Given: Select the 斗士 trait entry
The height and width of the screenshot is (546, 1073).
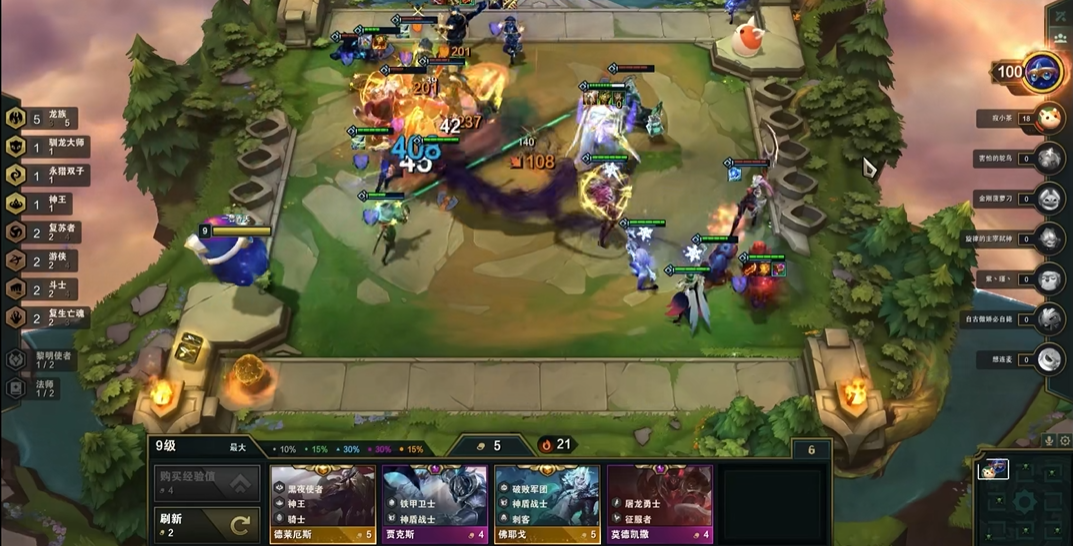Looking at the screenshot, I should (42, 289).
